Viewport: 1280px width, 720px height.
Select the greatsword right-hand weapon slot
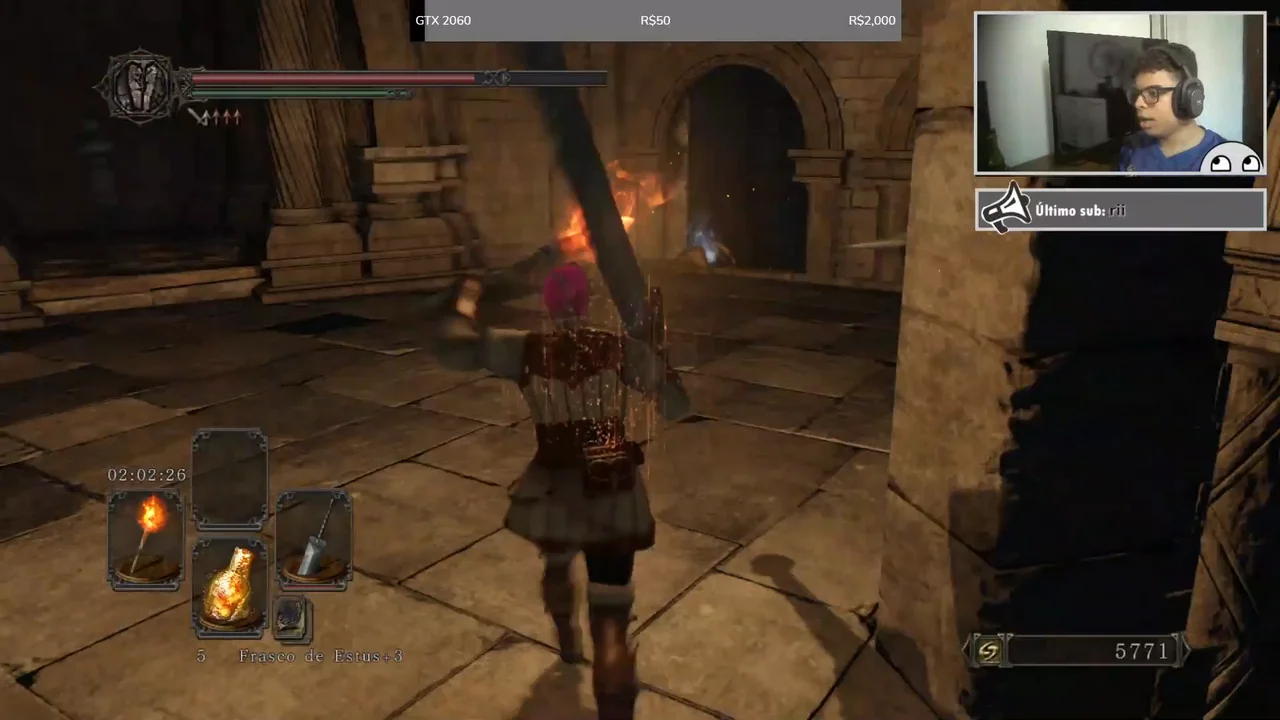(x=314, y=539)
